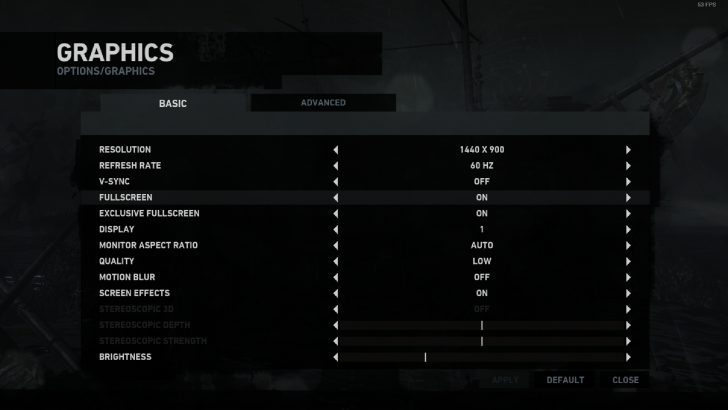The image size is (728, 410).
Task: Raise Quality preset using right arrow
Action: tap(628, 261)
